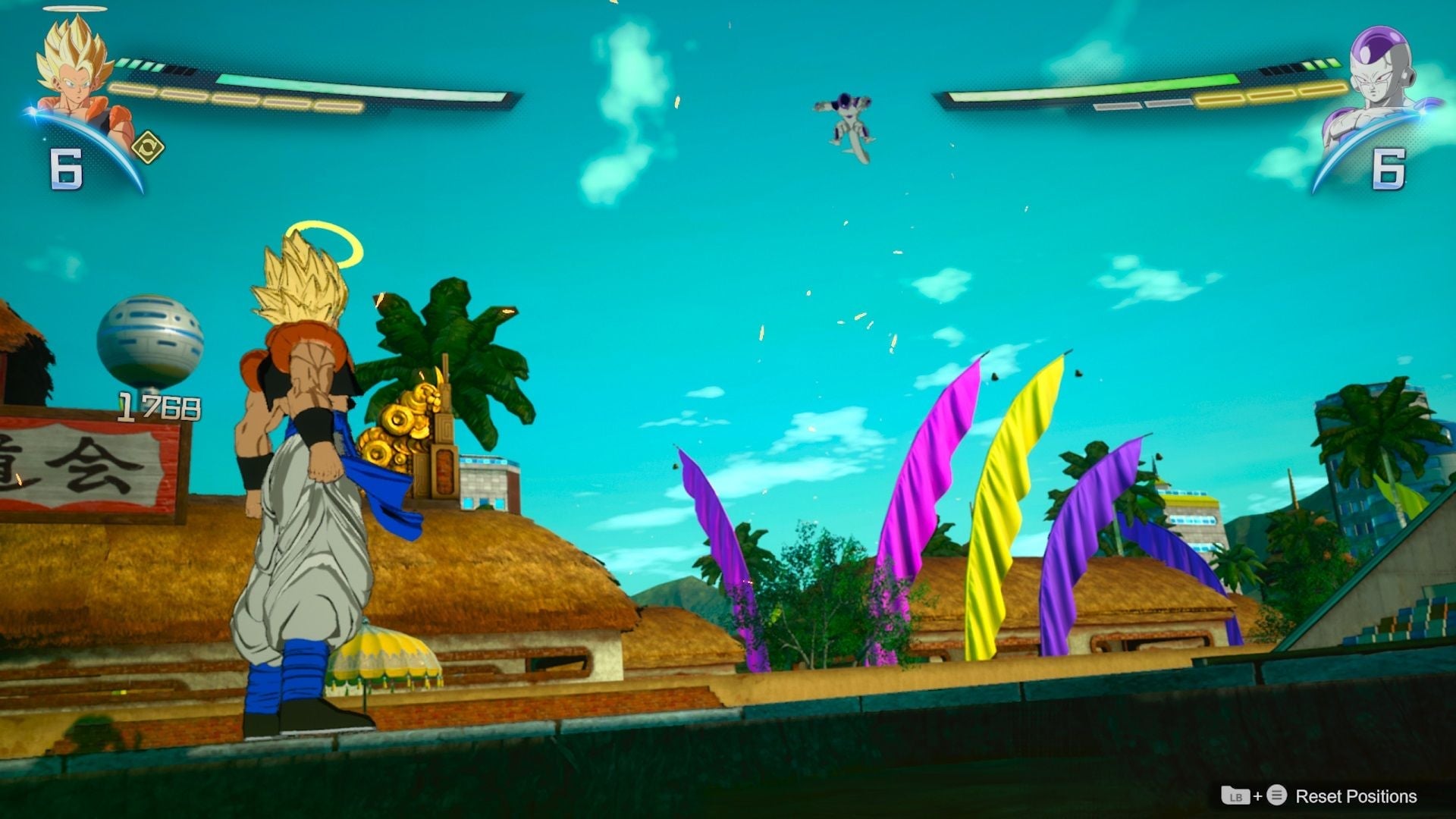Click the character swap icon beside Gogeta's portrait
The image size is (1456, 819).
coord(147,146)
